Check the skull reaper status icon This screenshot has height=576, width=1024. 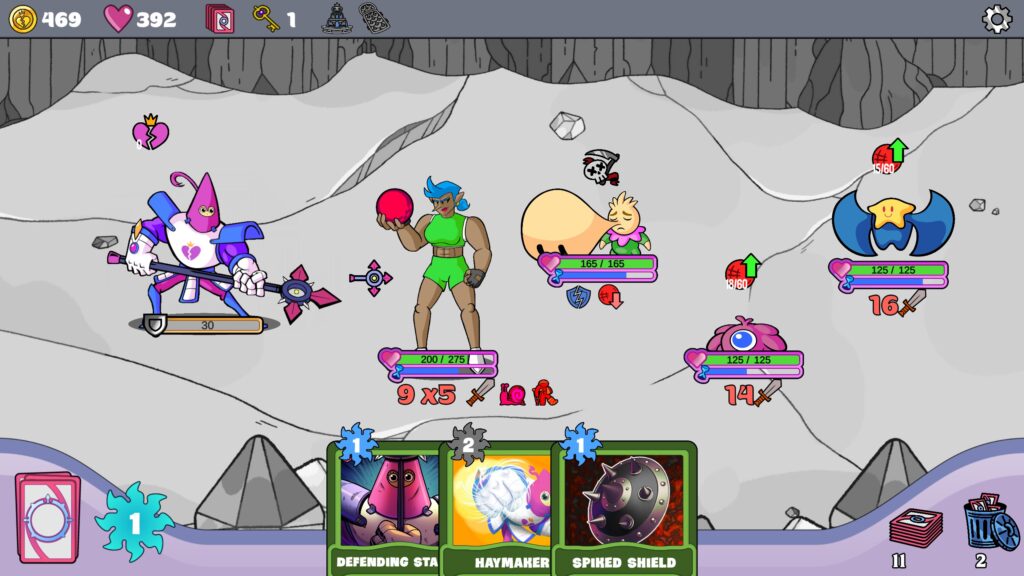600,167
